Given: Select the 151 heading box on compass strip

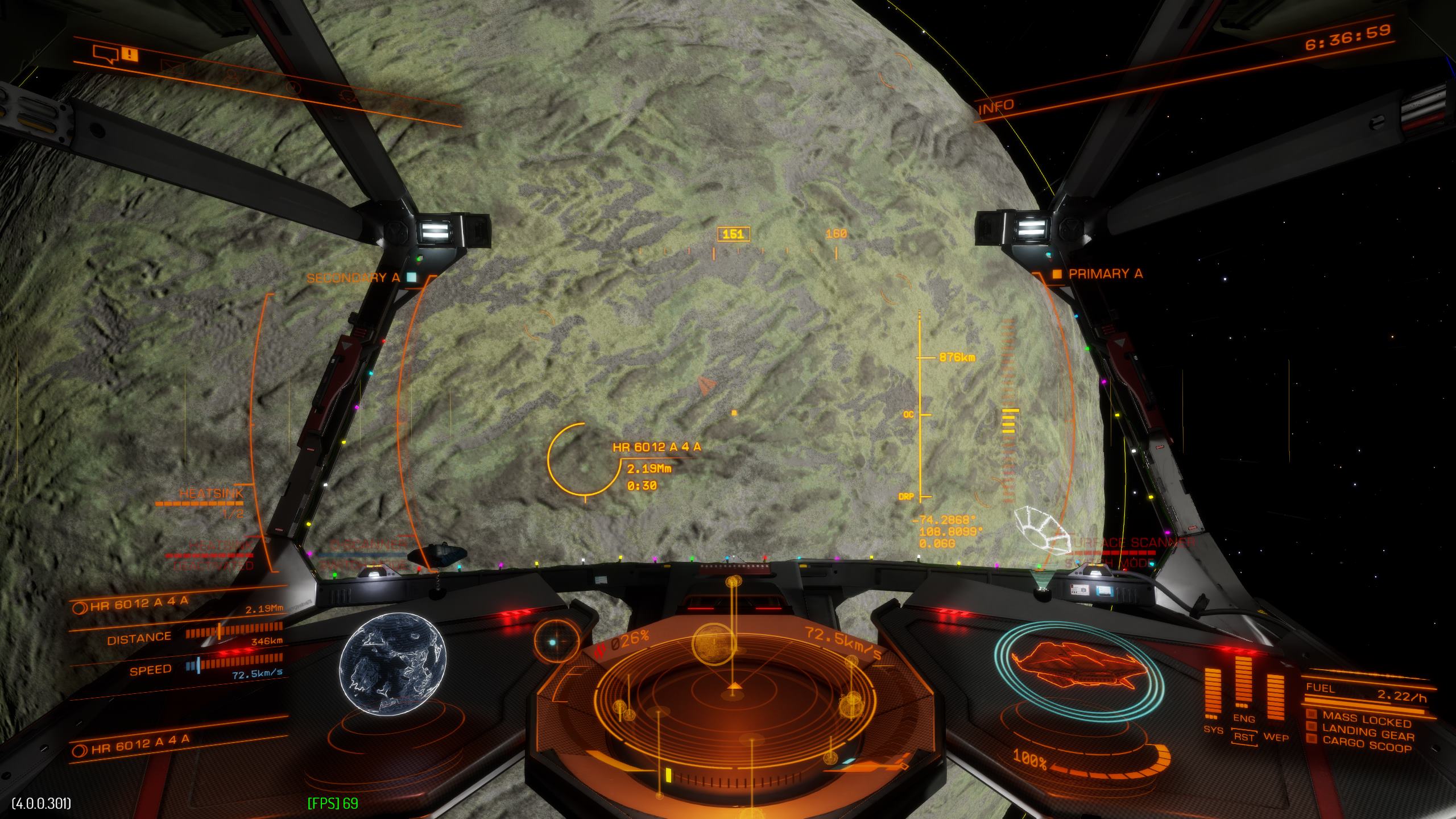Looking at the screenshot, I should (733, 234).
